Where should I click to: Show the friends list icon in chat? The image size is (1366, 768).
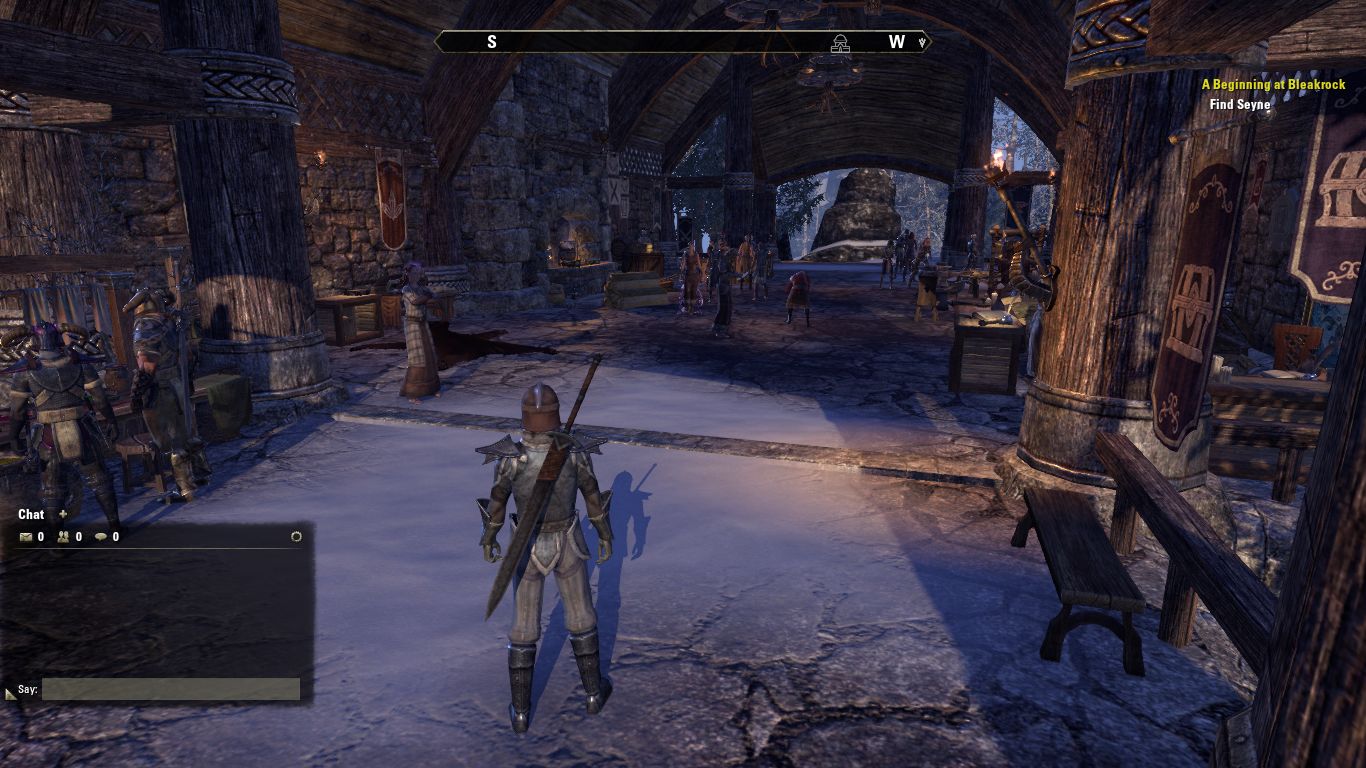click(x=63, y=537)
